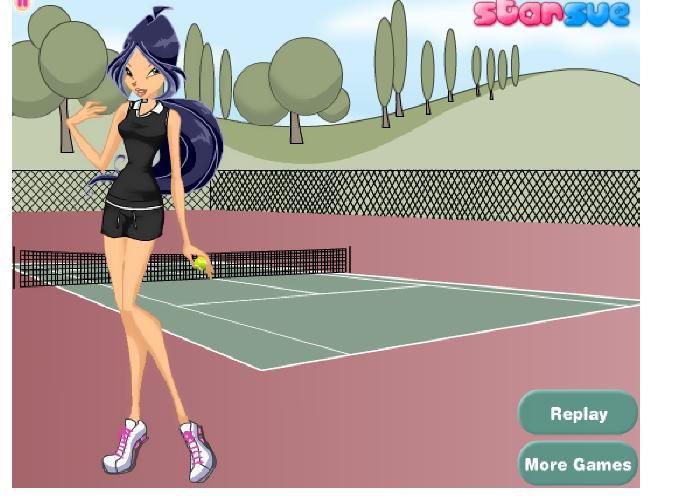Open More Games

(x=578, y=464)
